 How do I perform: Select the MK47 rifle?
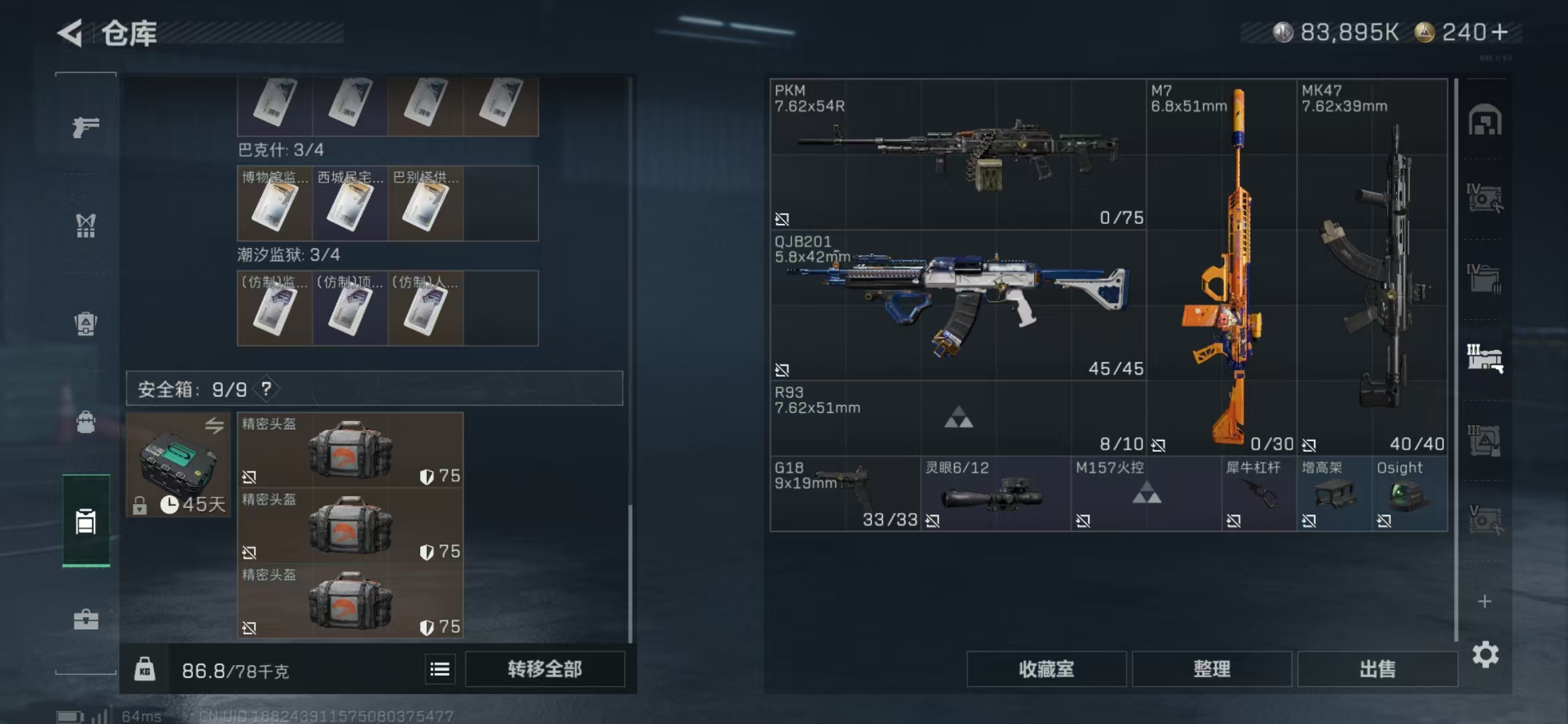click(x=1372, y=268)
